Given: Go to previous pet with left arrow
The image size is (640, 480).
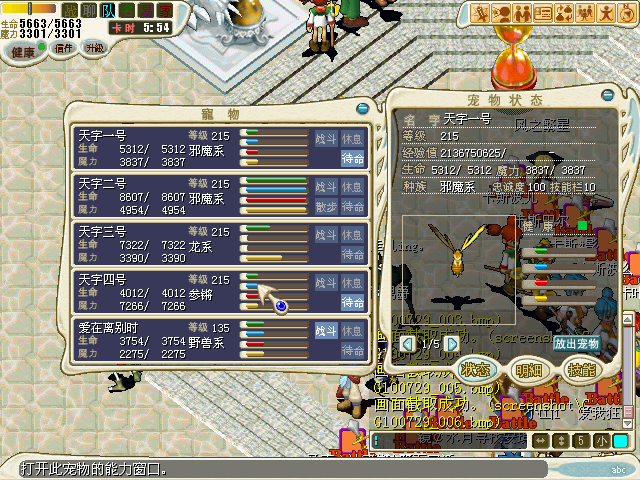Looking at the screenshot, I should coord(408,343).
